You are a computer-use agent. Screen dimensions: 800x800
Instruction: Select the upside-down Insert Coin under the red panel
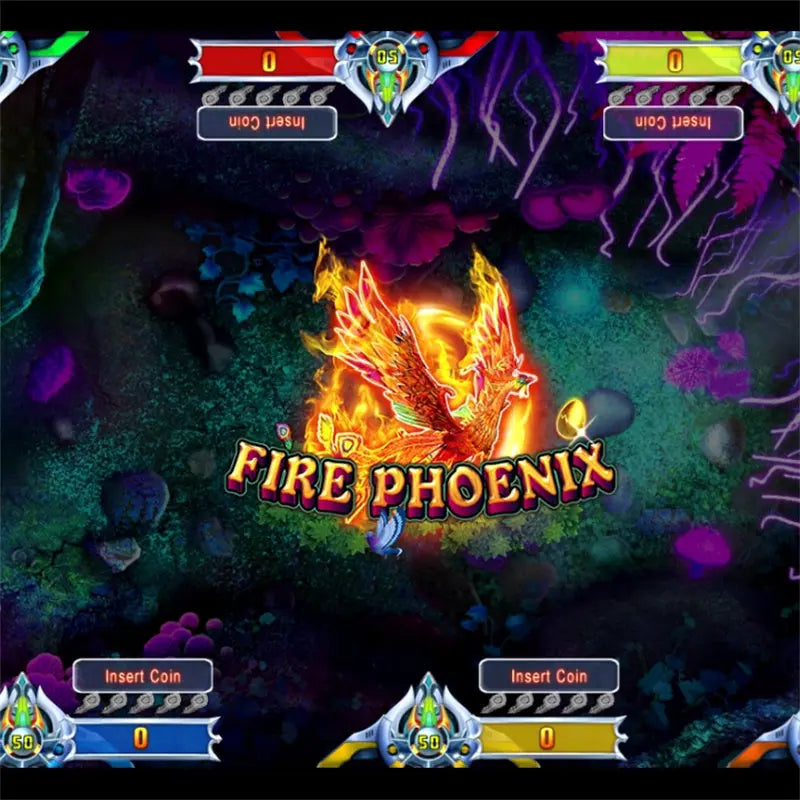click(x=267, y=123)
